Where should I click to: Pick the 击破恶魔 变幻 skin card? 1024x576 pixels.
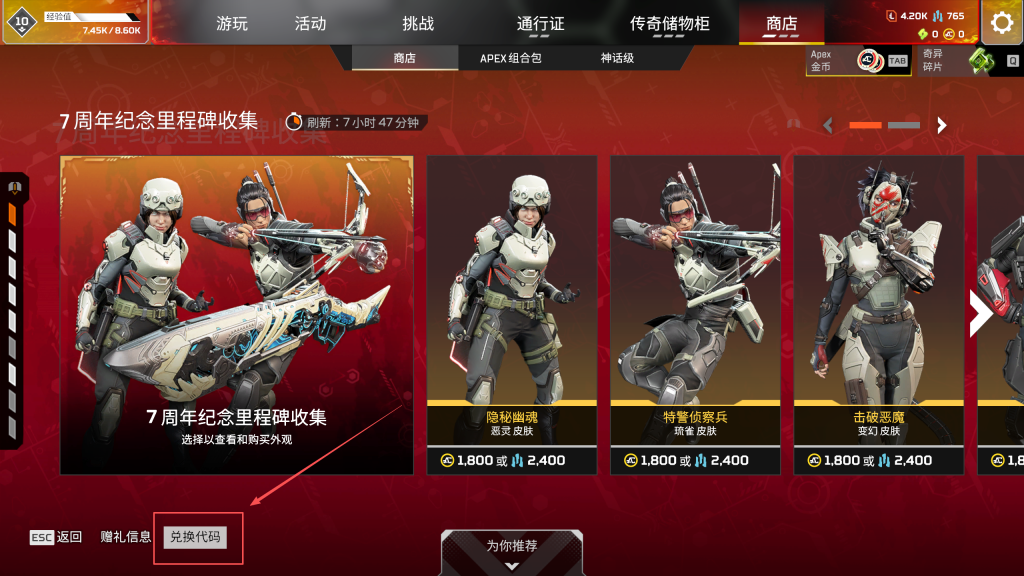(879, 315)
